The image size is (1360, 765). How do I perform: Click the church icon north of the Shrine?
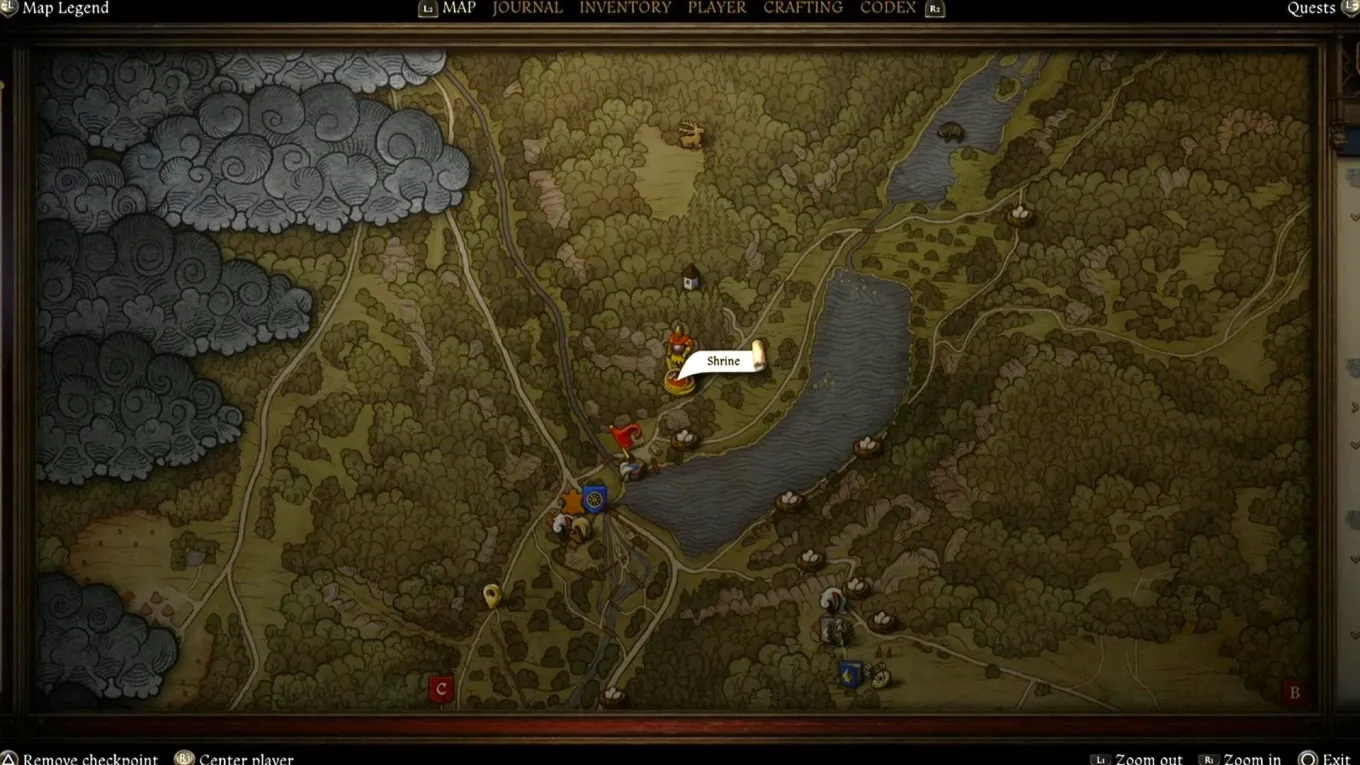[691, 280]
